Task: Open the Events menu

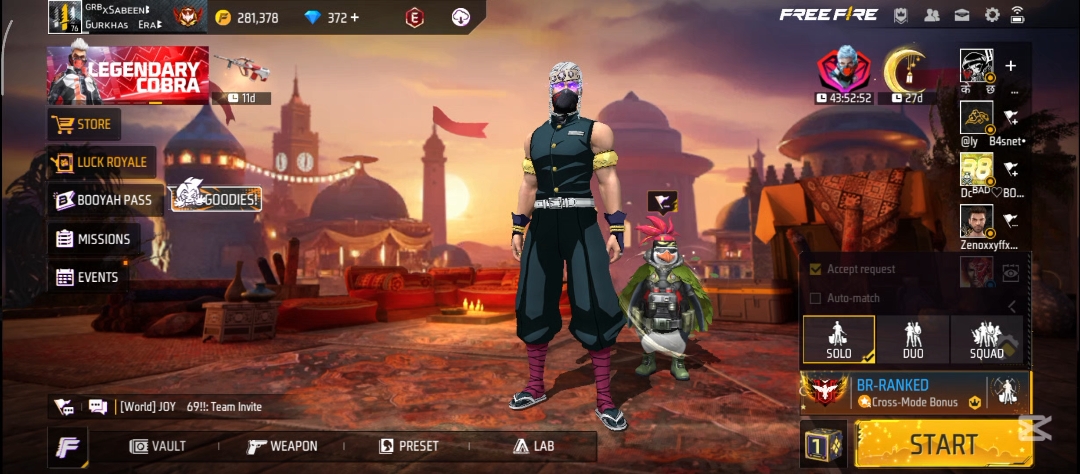Action: pyautogui.click(x=87, y=277)
